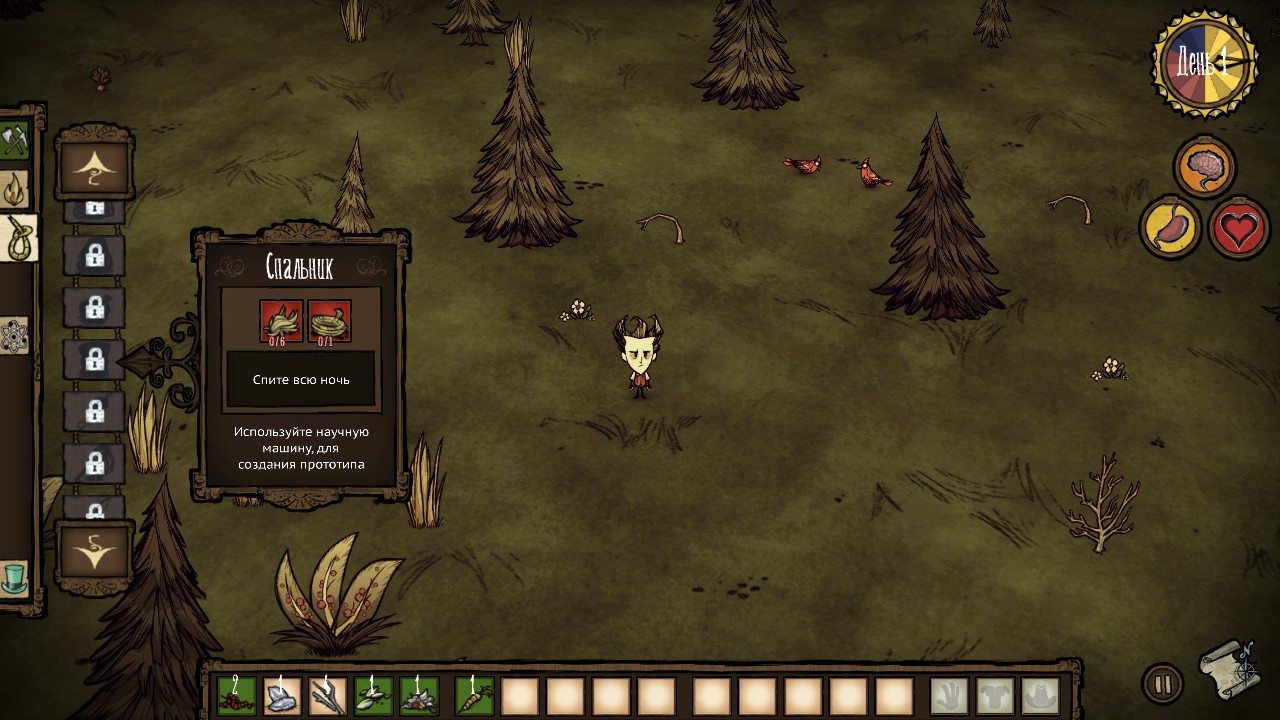Click the rope ingredient icon

pos(328,322)
